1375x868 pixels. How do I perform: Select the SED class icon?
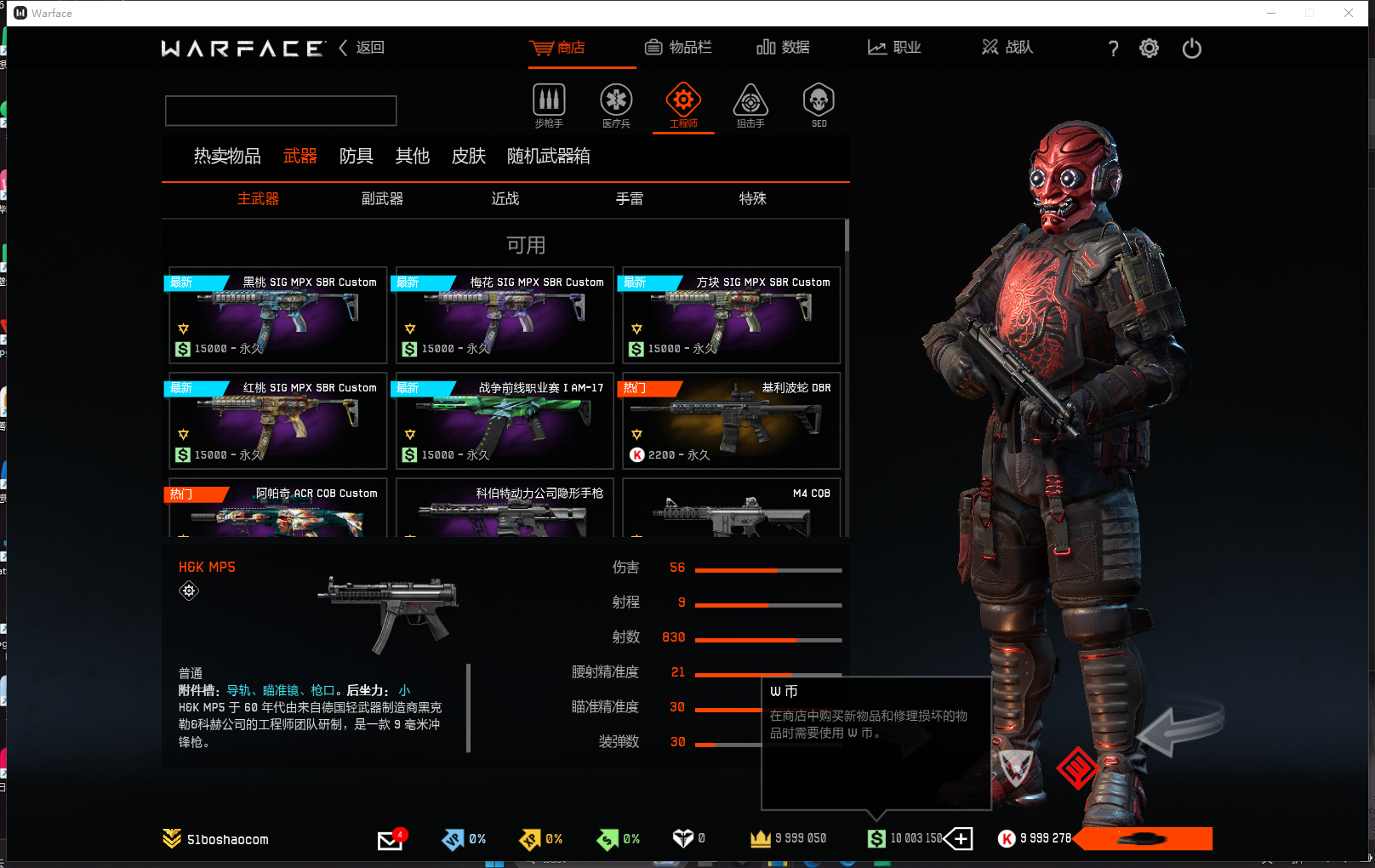coord(819,106)
